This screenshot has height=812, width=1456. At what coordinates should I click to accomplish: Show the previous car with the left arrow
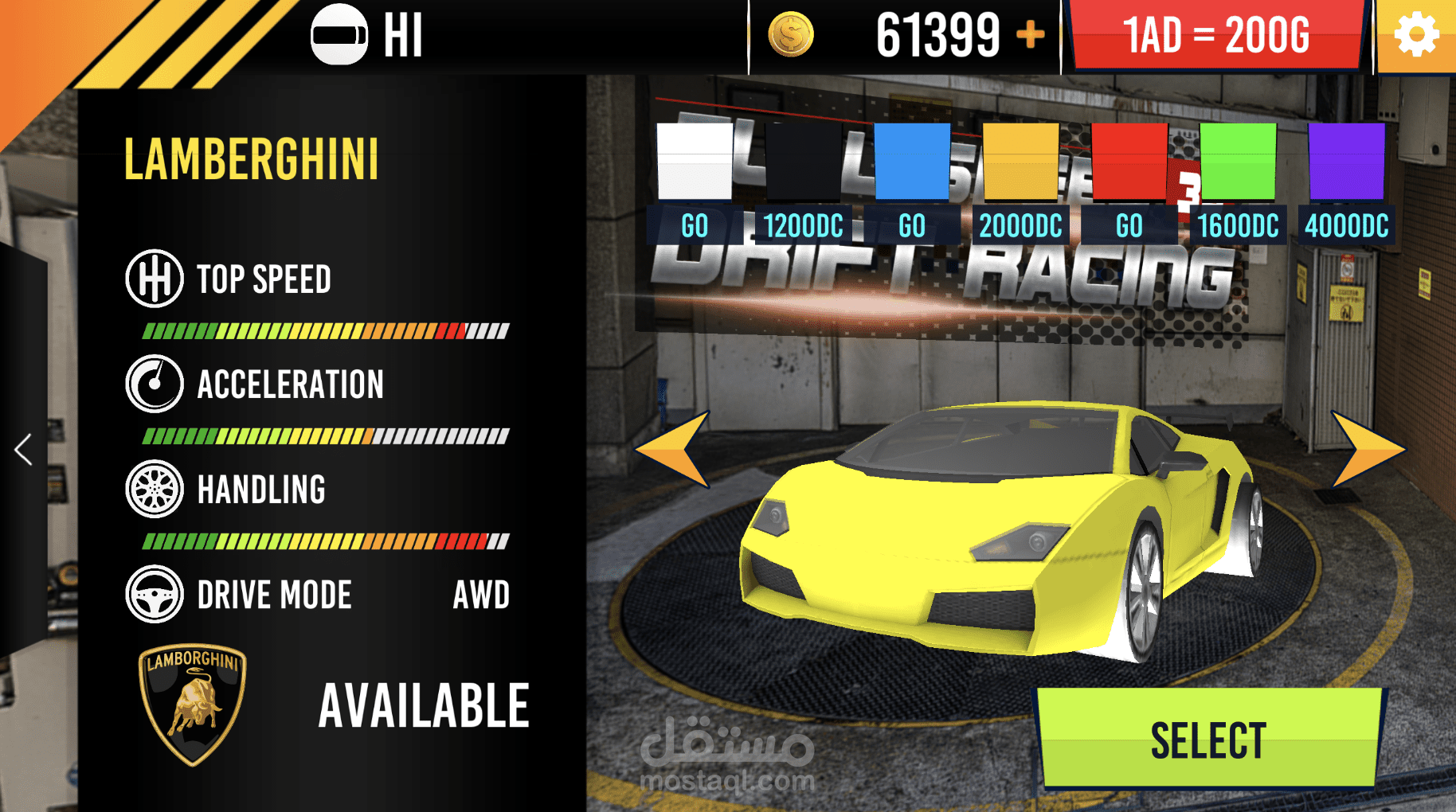[x=675, y=449]
